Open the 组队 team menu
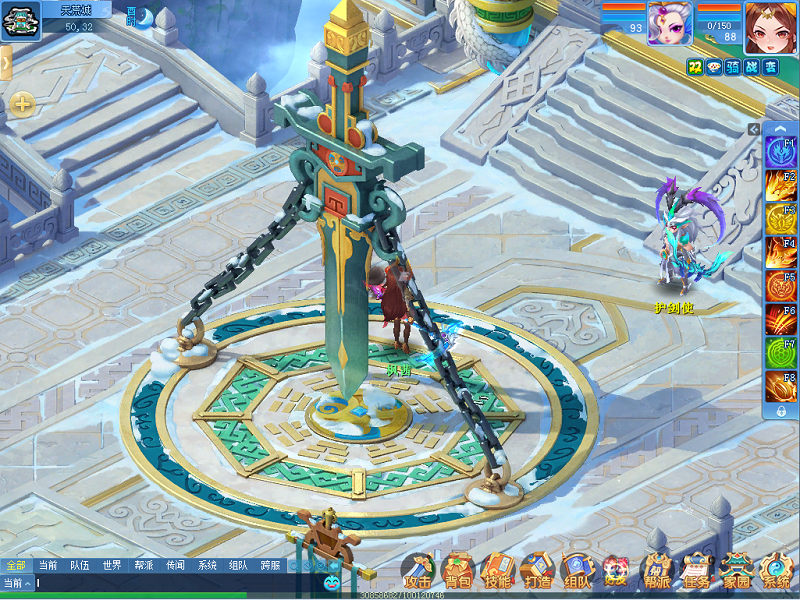 click(577, 571)
